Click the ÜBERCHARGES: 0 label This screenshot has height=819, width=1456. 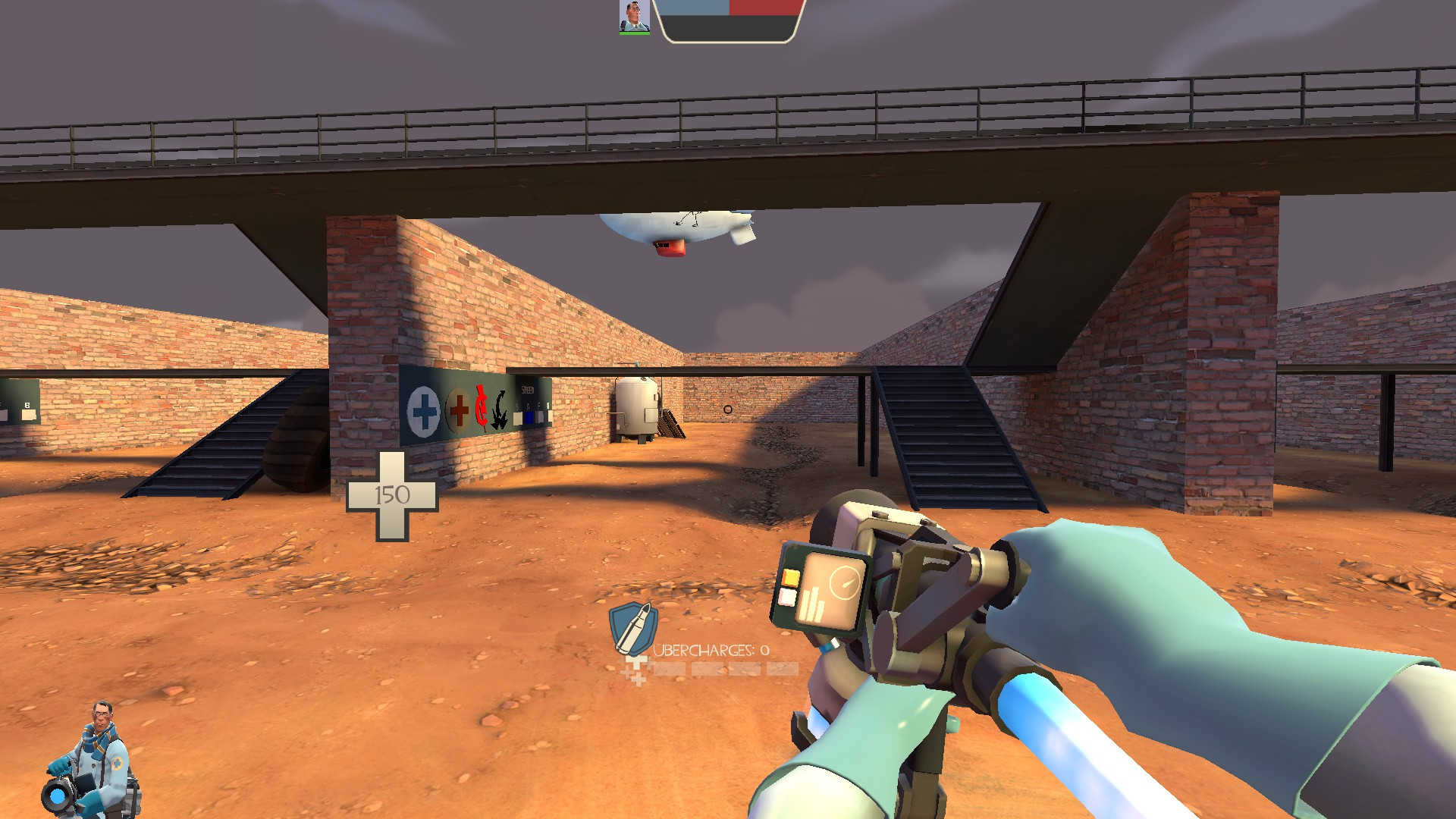pyautogui.click(x=711, y=651)
